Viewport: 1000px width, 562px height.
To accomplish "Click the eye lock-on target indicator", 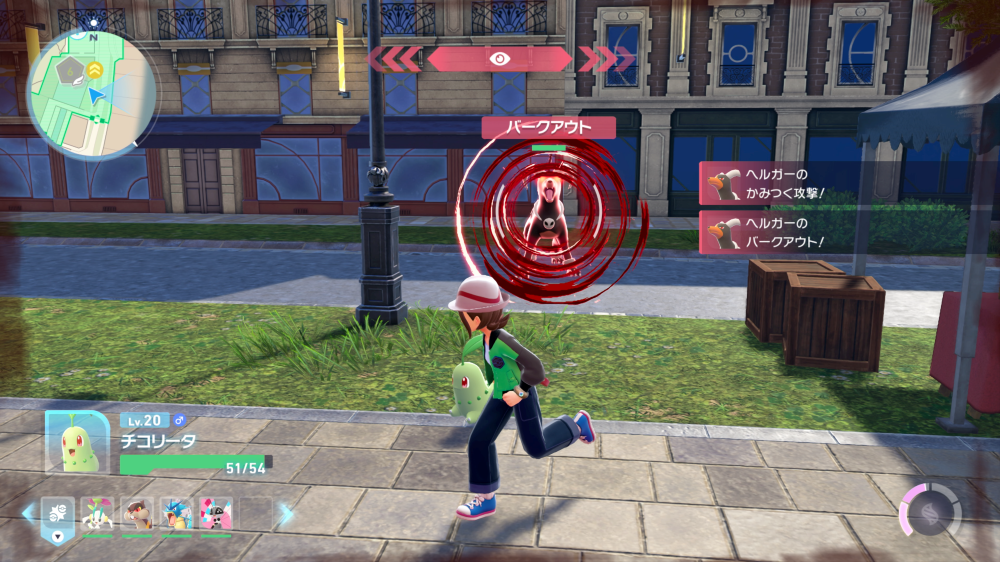I will (x=500, y=59).
